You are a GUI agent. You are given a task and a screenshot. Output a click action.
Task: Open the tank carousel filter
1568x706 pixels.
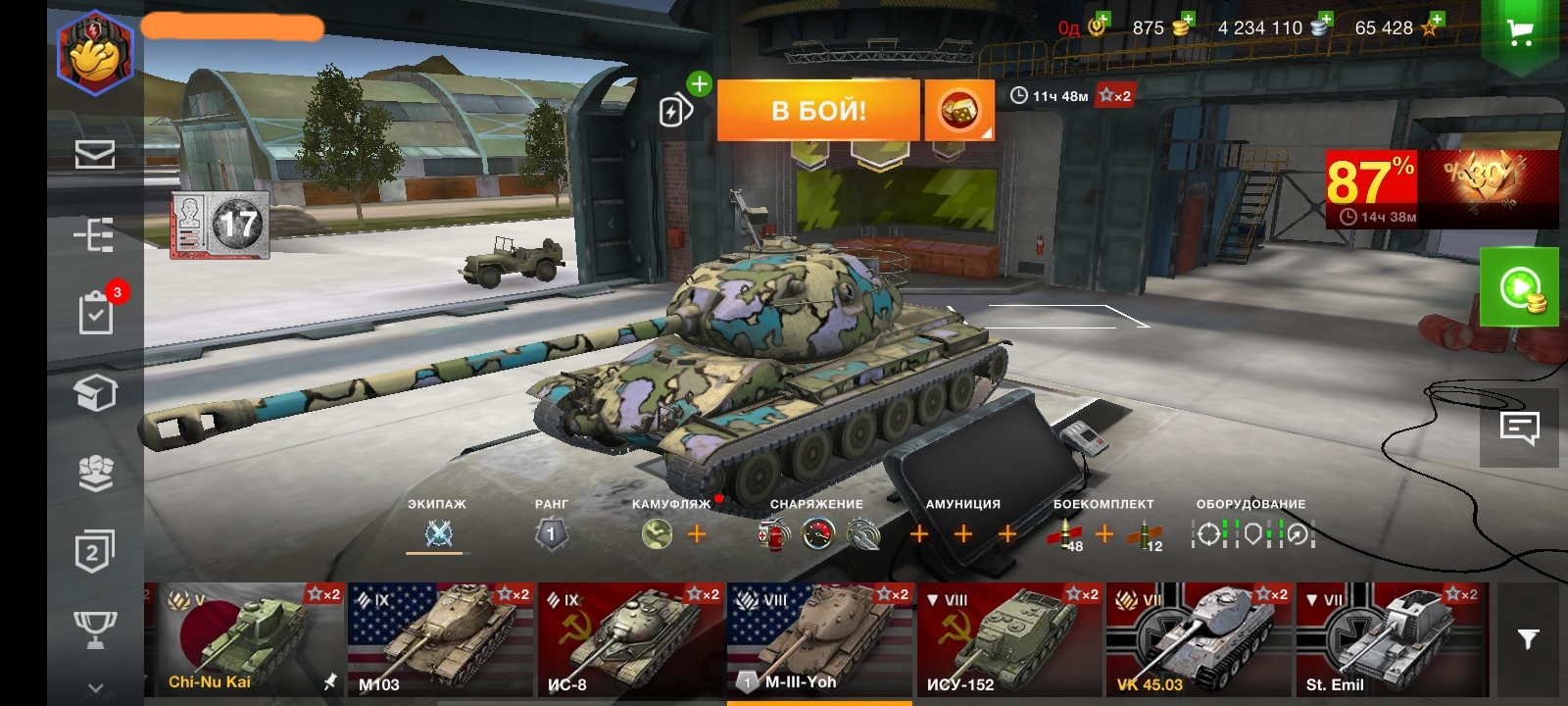coord(1528,639)
